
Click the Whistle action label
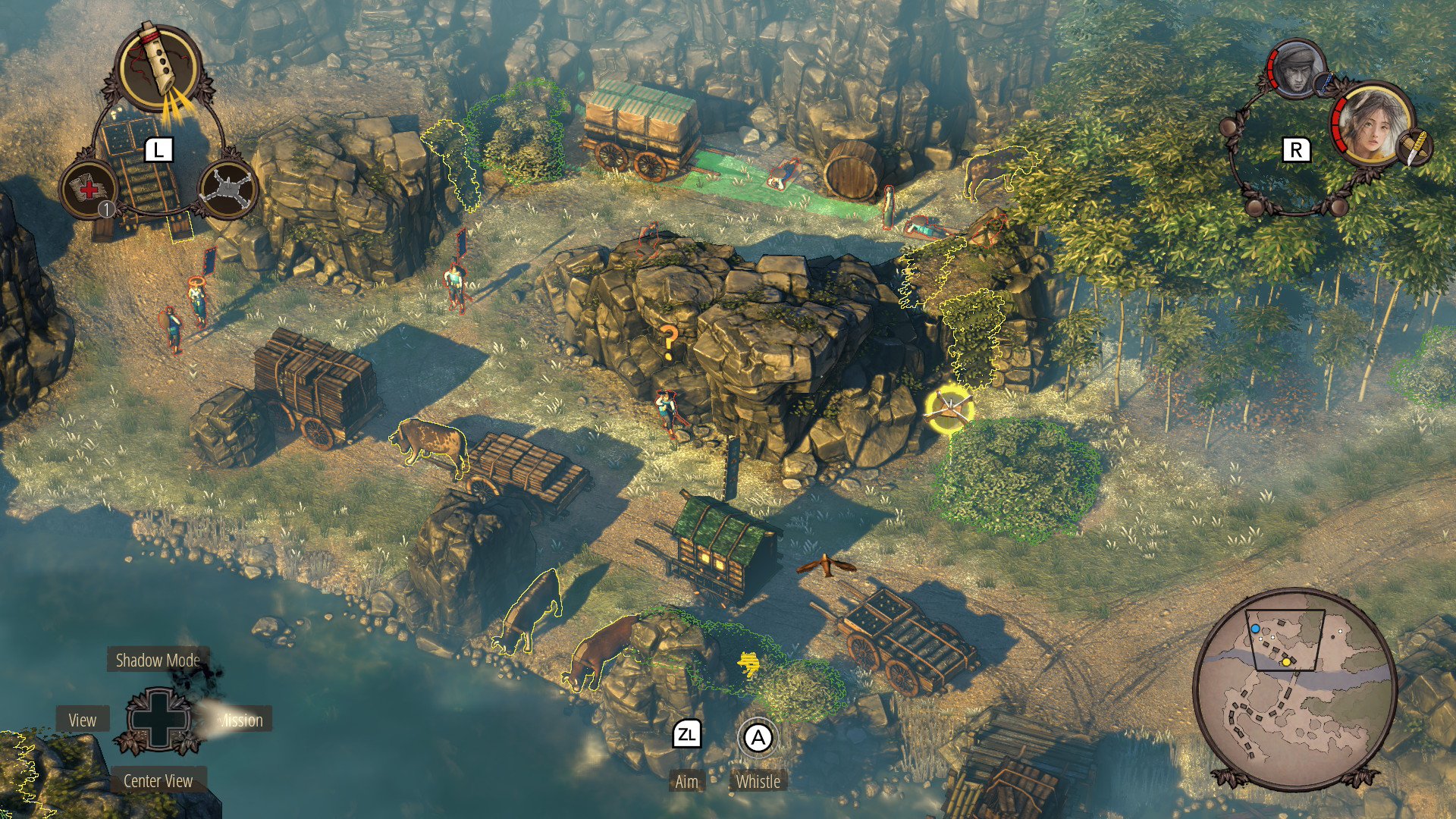click(x=758, y=782)
